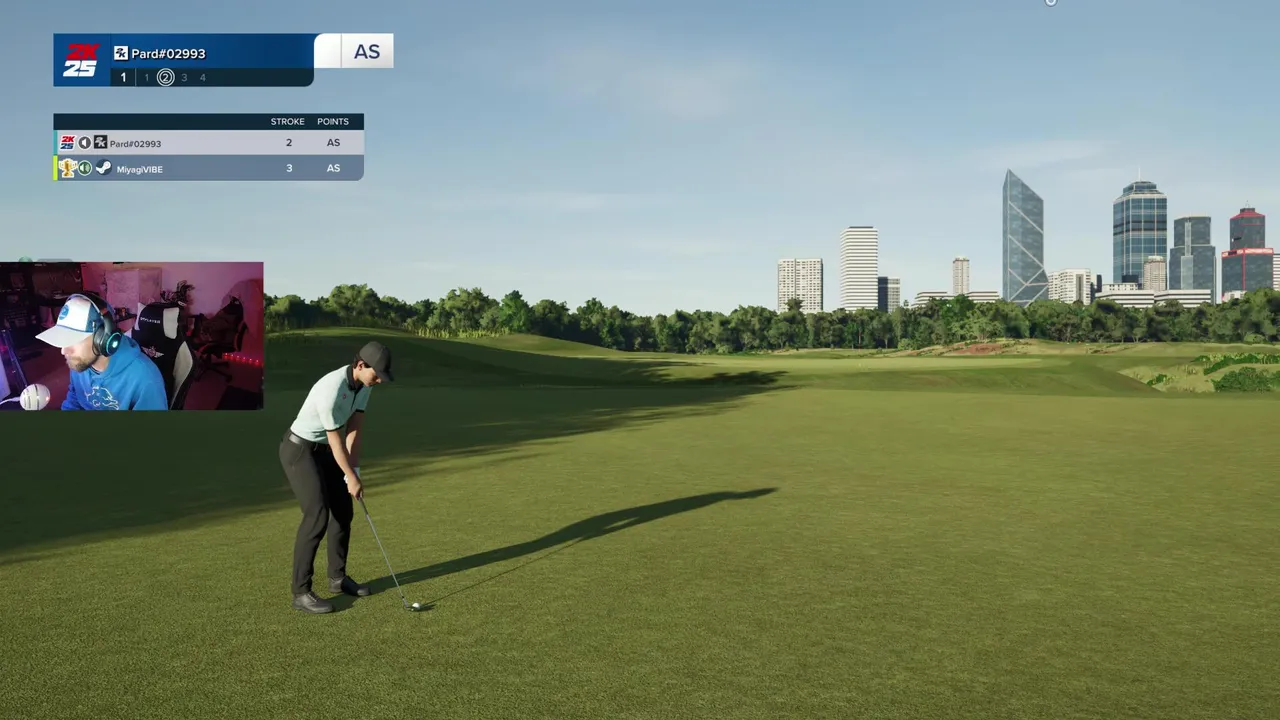The width and height of the screenshot is (1280, 720).
Task: Click the streamer webcam overlay
Action: pyautogui.click(x=132, y=336)
